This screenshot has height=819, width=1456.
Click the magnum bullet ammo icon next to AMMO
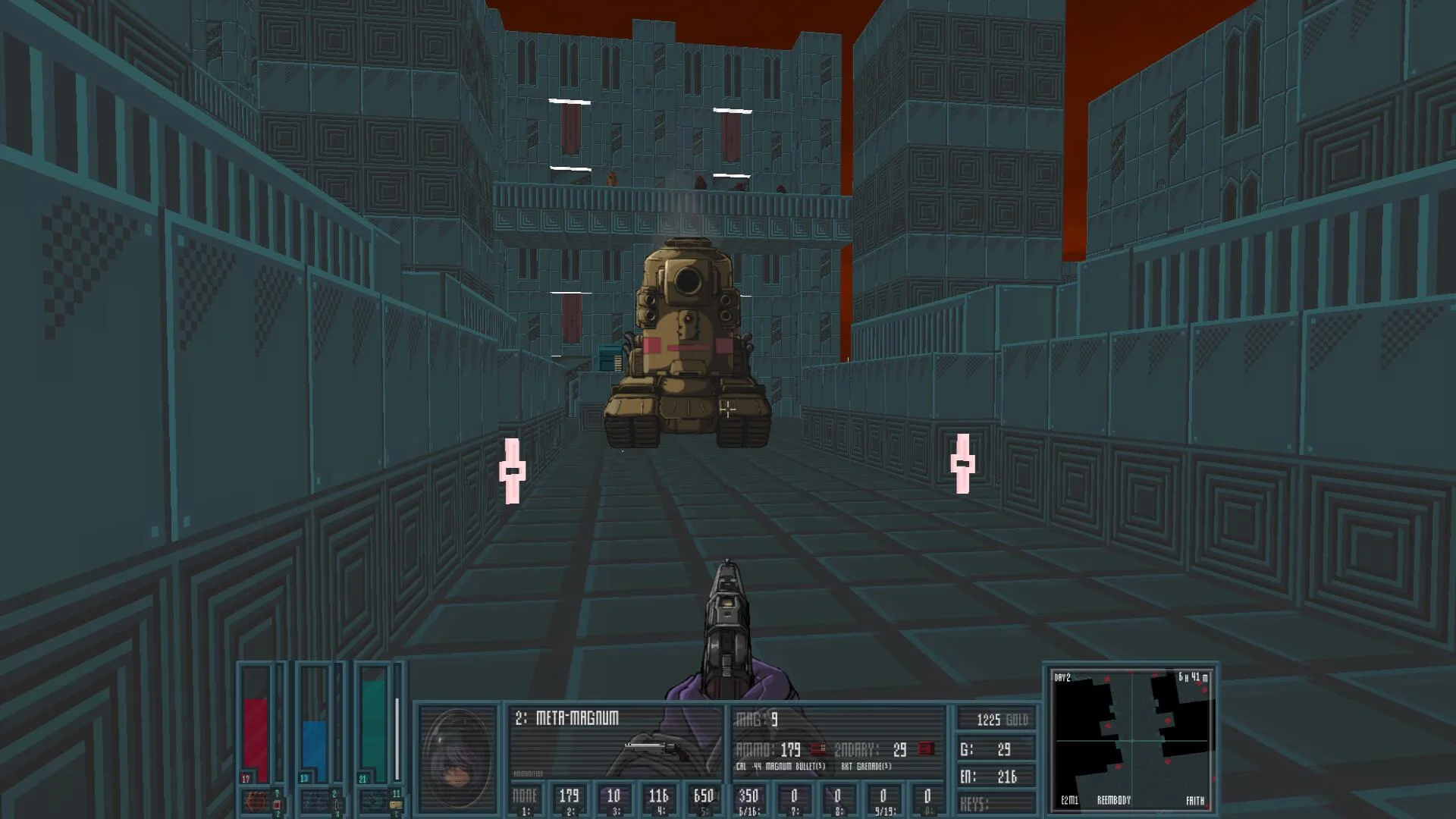[x=816, y=748]
